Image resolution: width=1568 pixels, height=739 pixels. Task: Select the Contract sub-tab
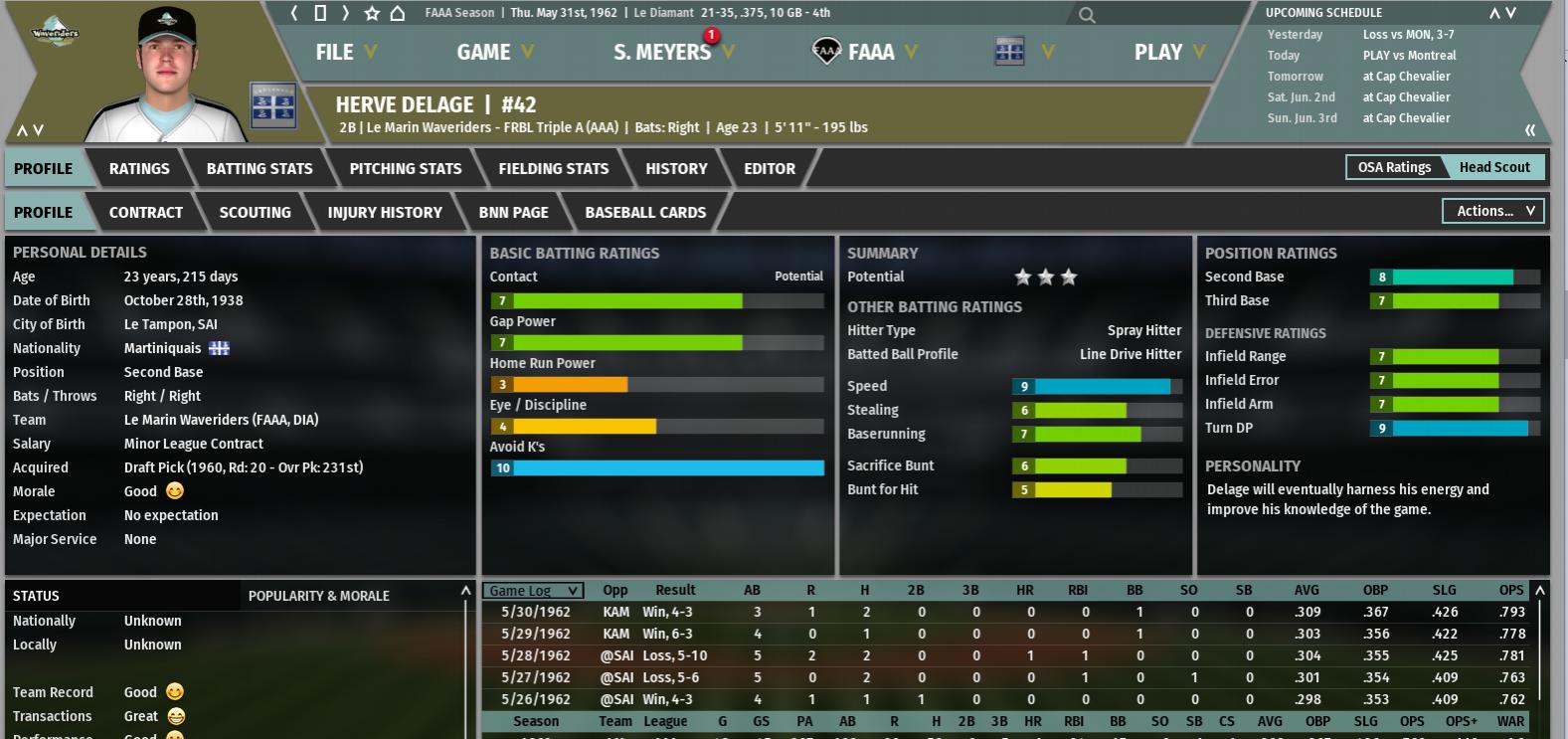click(x=146, y=213)
